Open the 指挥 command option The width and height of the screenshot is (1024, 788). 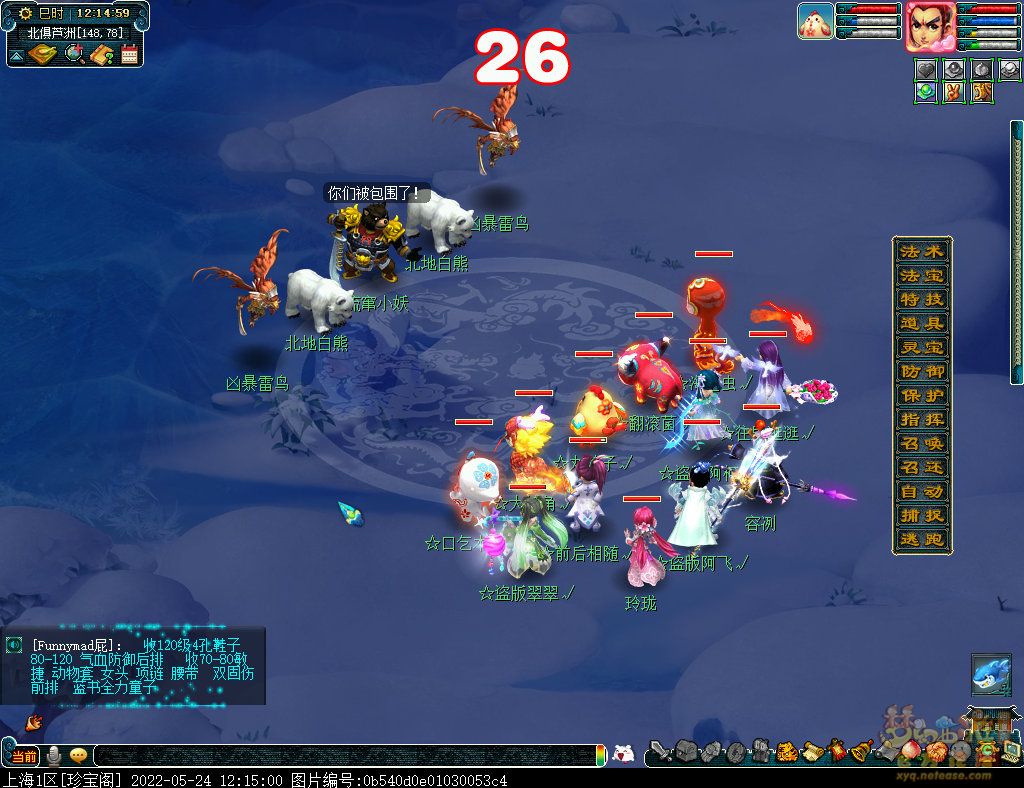(921, 419)
